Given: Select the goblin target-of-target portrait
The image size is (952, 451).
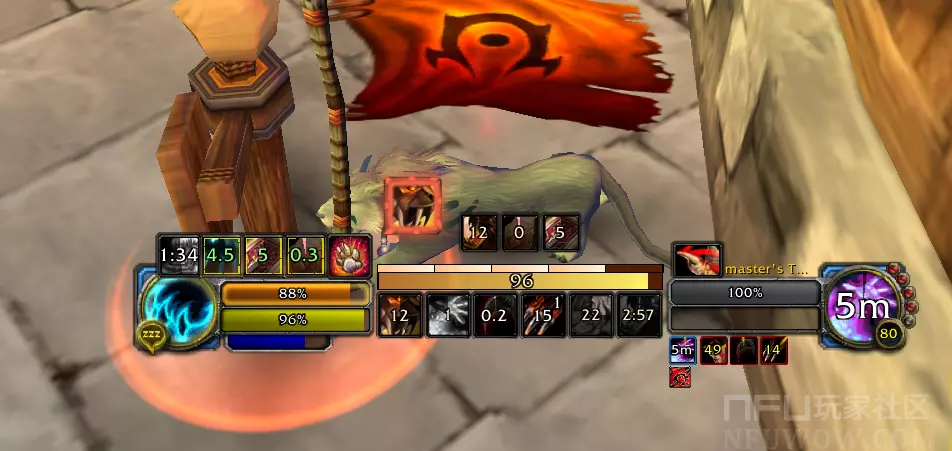Looking at the screenshot, I should [x=696, y=261].
